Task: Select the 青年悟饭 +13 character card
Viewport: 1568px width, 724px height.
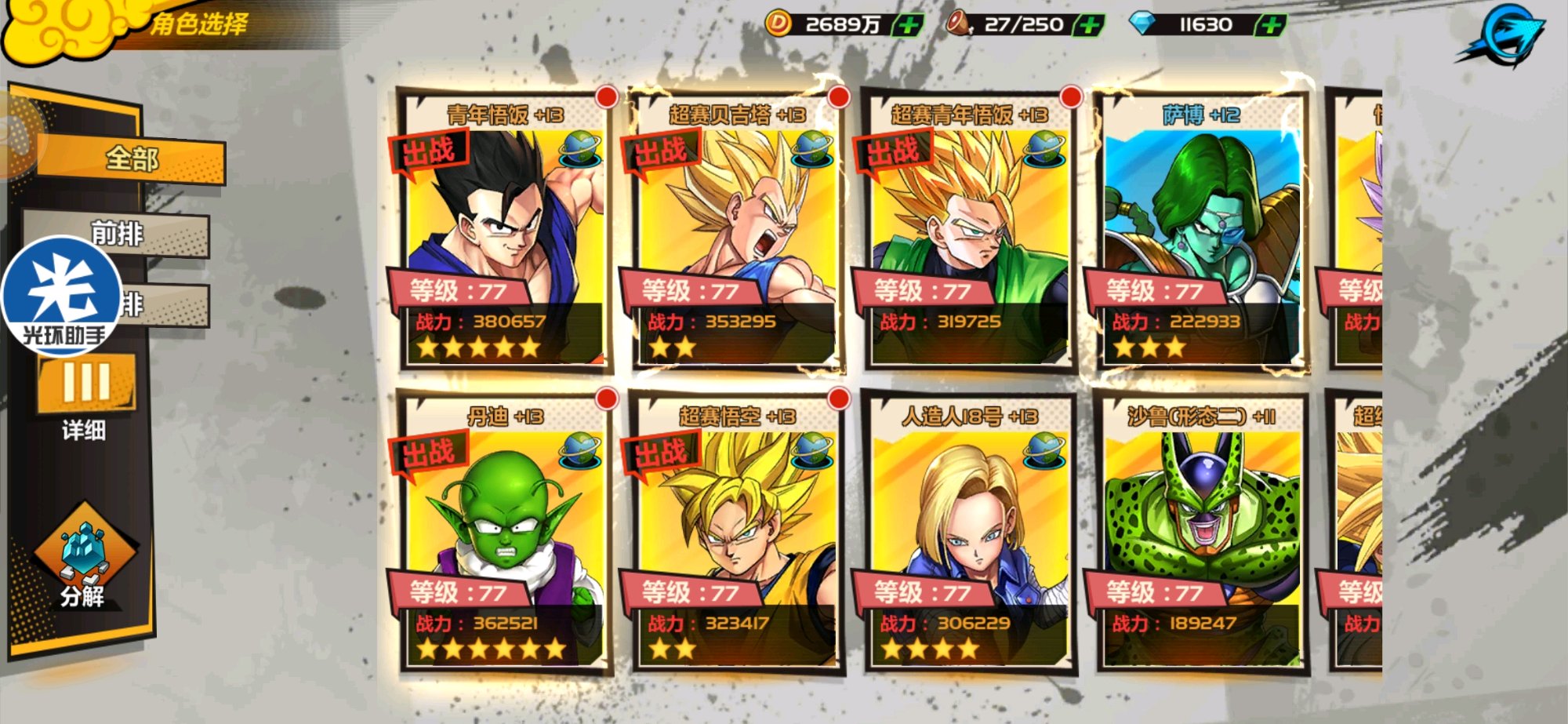Action: (x=504, y=229)
